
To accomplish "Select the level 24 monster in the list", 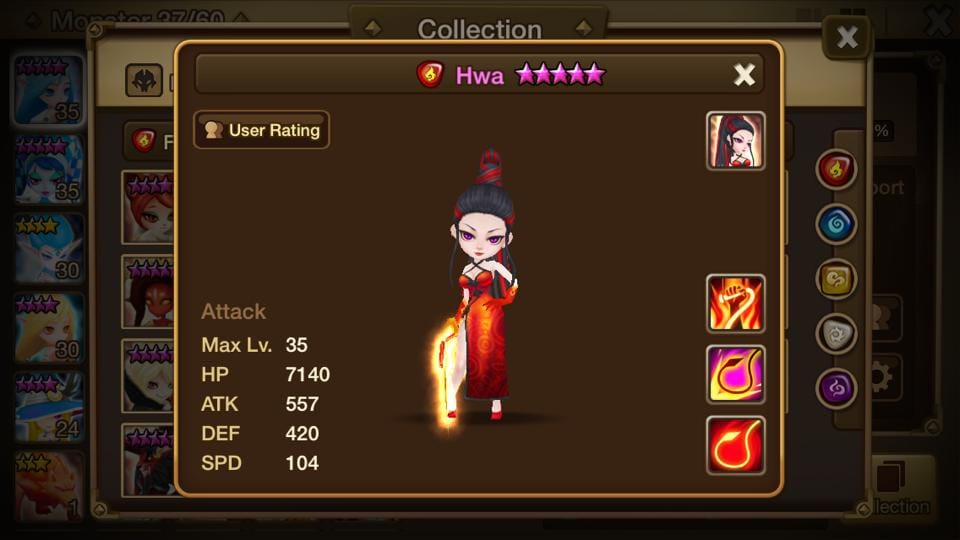I will (48, 407).
